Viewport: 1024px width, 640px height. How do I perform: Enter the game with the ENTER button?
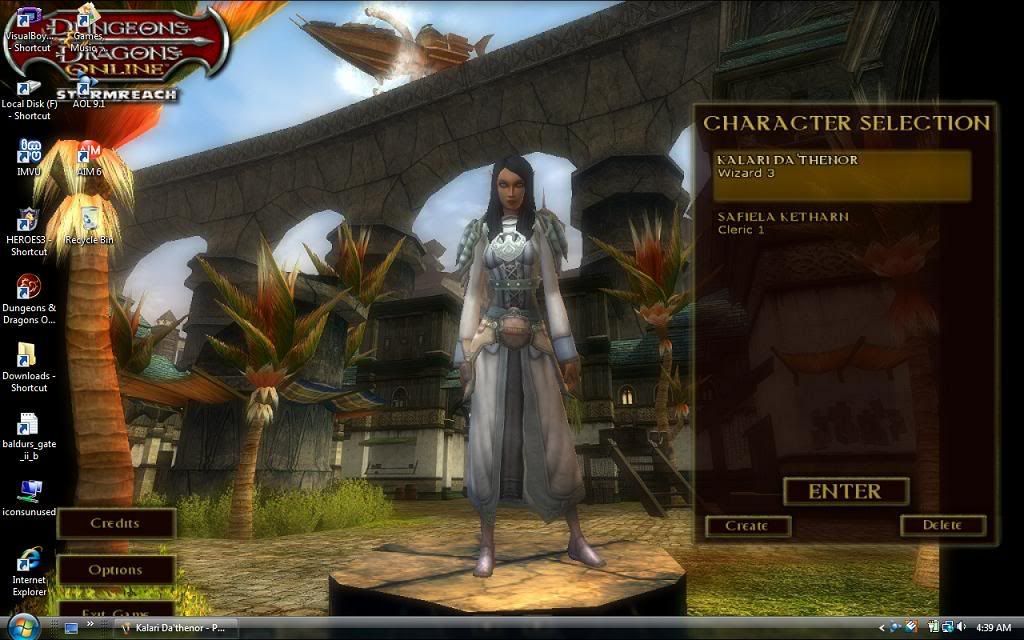coord(845,491)
